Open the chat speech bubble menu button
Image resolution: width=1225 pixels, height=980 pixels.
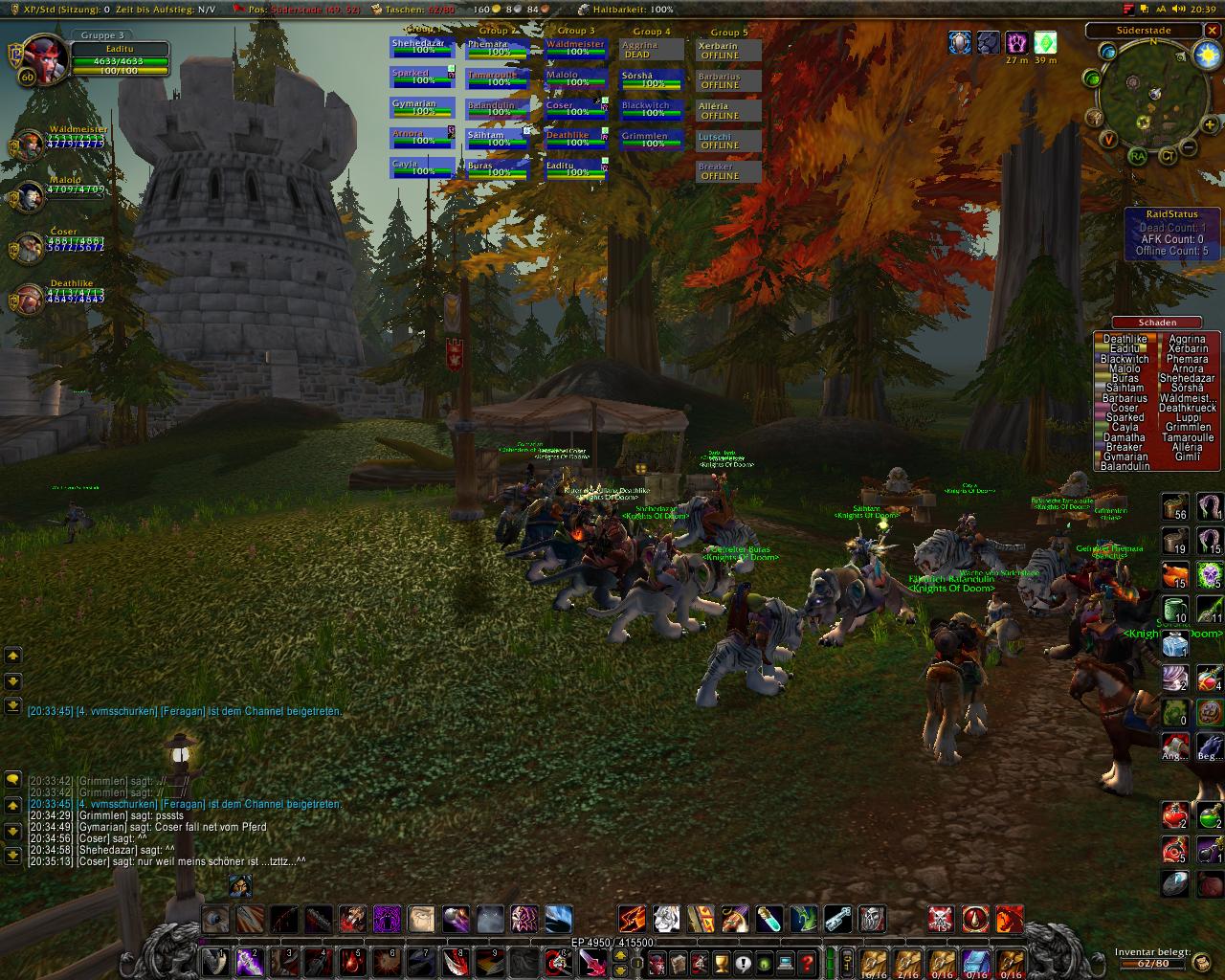click(x=13, y=779)
